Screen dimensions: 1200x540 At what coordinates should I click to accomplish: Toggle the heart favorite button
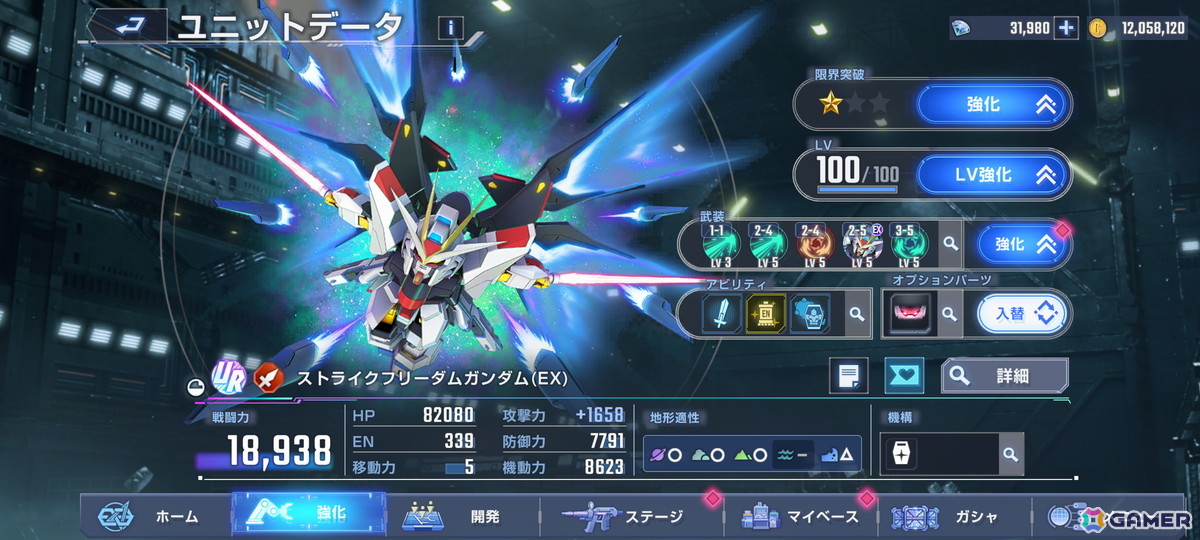click(905, 376)
